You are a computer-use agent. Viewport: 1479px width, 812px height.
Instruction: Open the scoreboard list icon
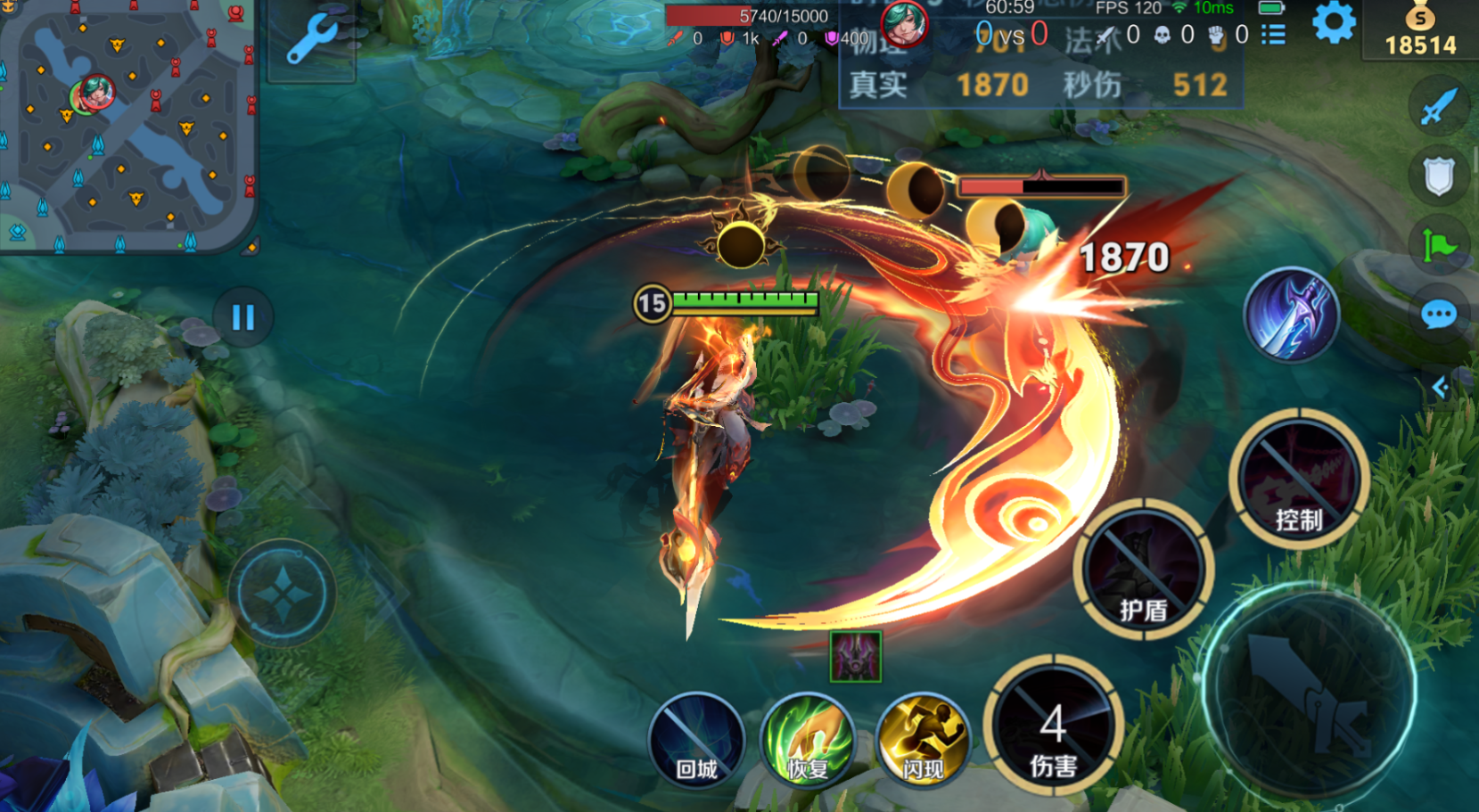coord(1273,35)
